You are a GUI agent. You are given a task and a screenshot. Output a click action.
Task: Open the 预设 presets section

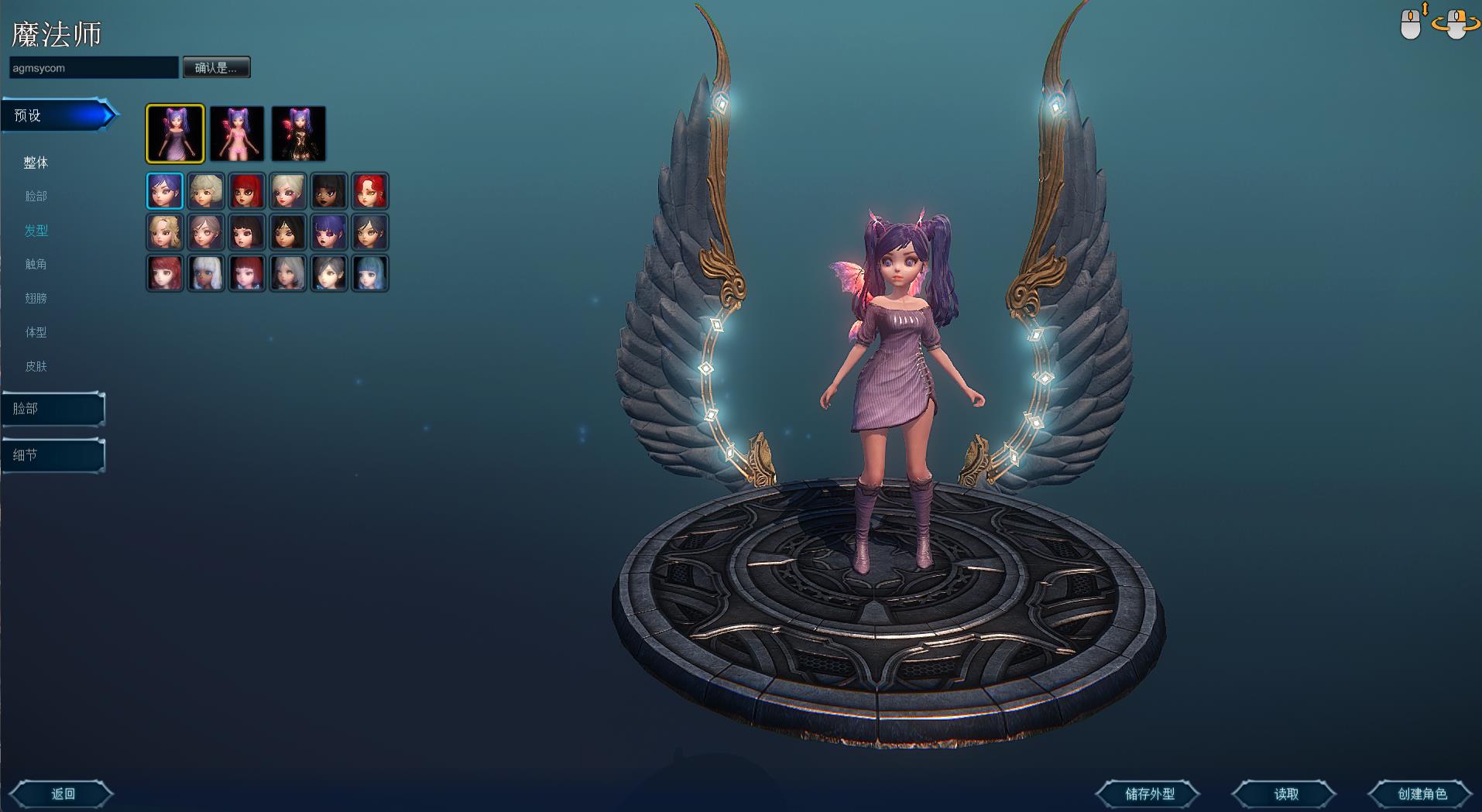pyautogui.click(x=58, y=116)
